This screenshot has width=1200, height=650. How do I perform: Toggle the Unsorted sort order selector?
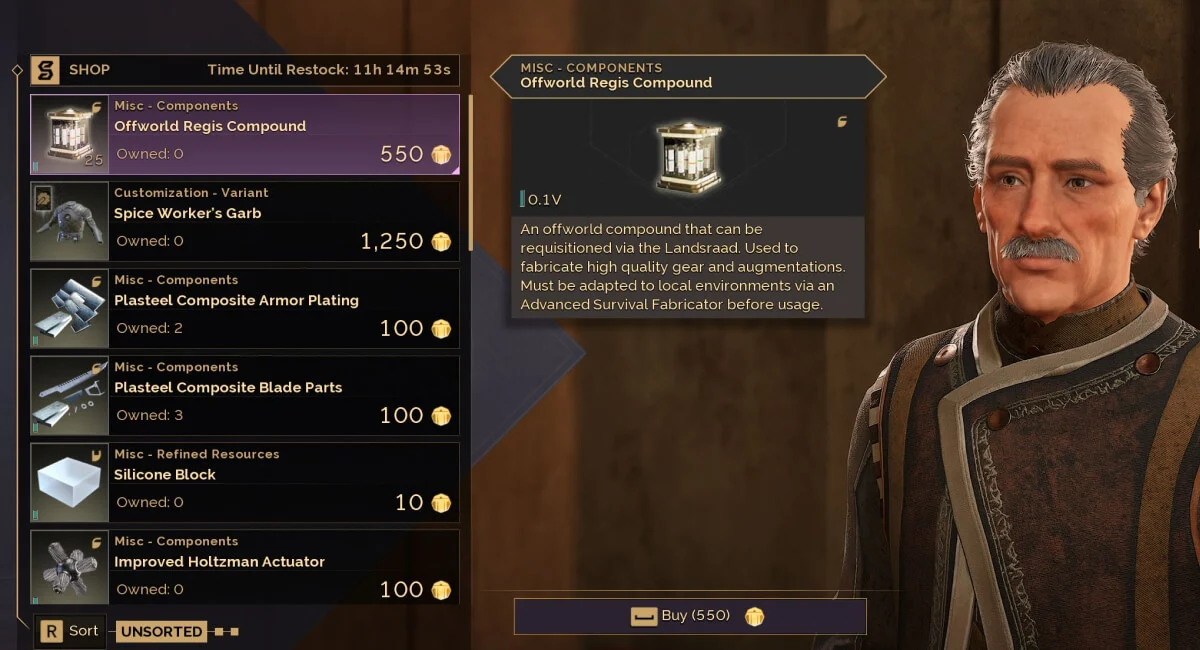[162, 632]
